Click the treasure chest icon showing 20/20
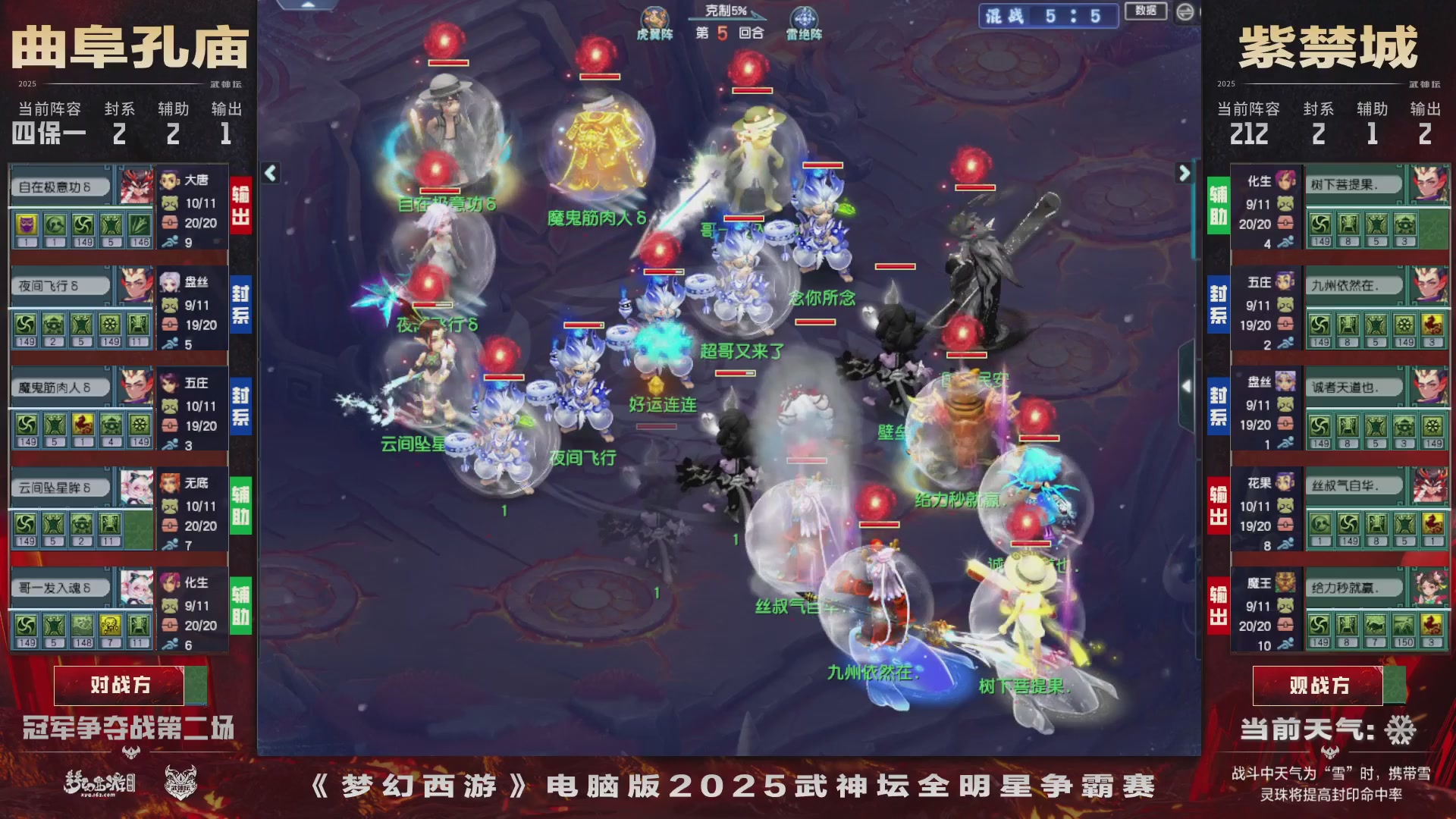The width and height of the screenshot is (1456, 819). (171, 221)
